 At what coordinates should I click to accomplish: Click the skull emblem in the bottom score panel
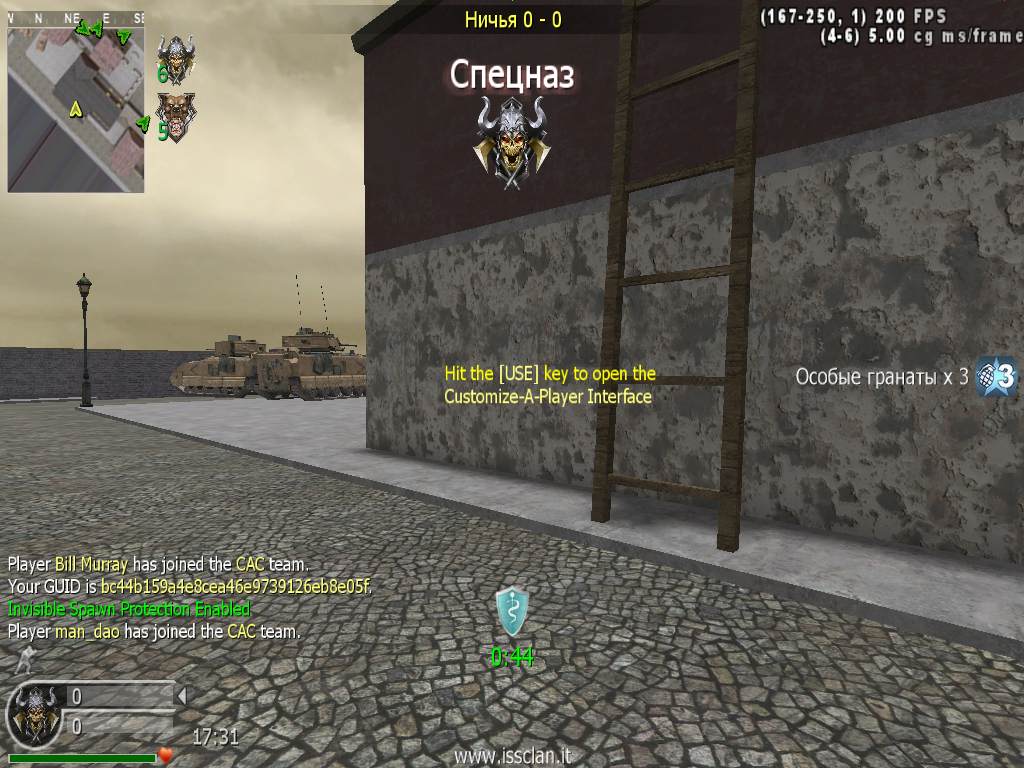[x=33, y=714]
